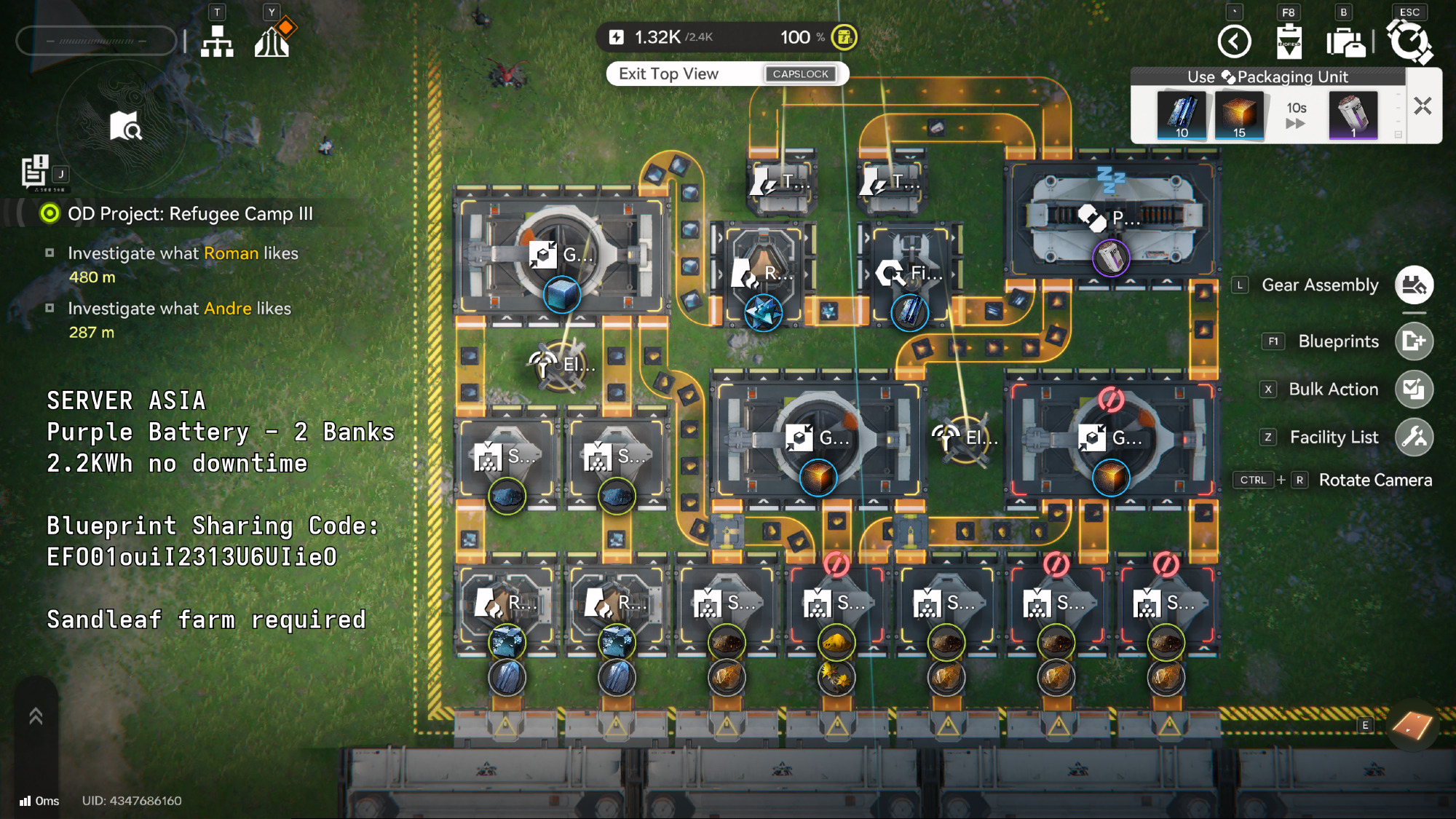Expand the double-chevron panel at lower left

pos(36,717)
